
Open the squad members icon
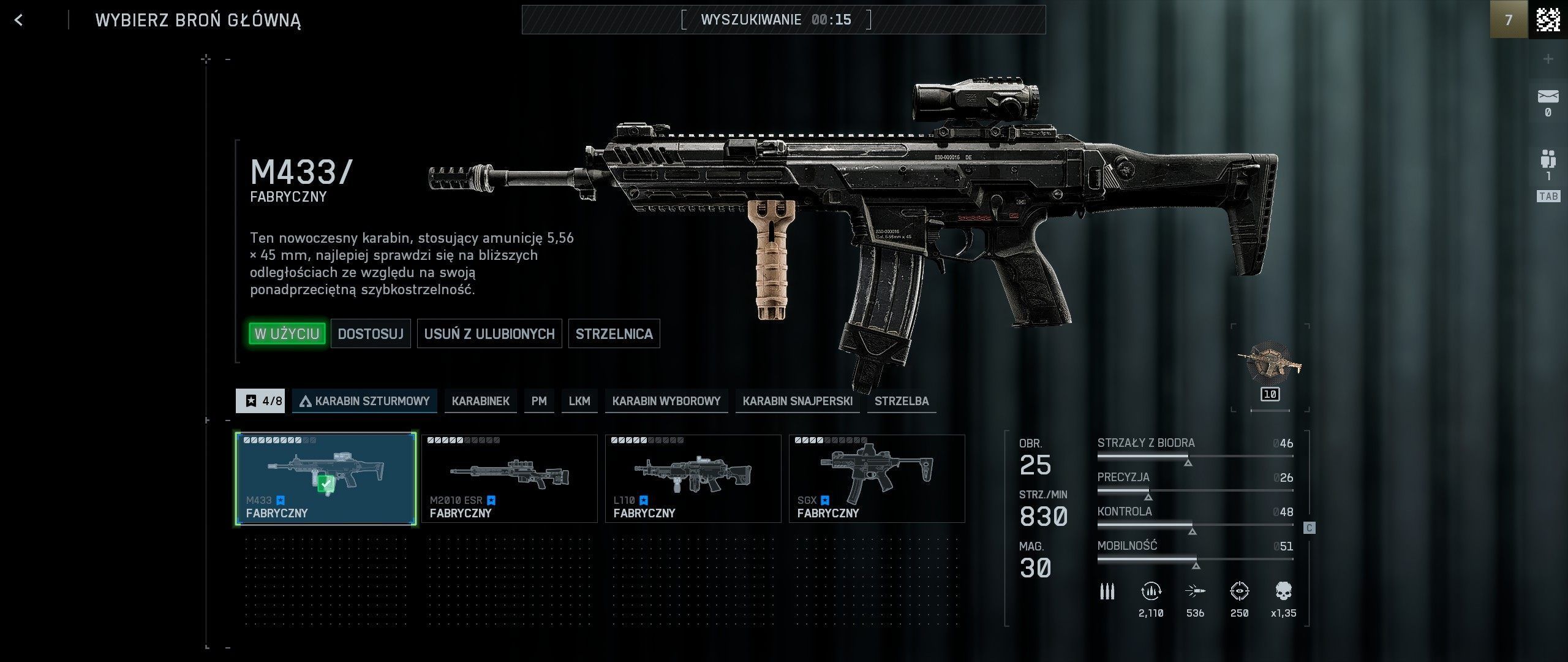click(1548, 161)
